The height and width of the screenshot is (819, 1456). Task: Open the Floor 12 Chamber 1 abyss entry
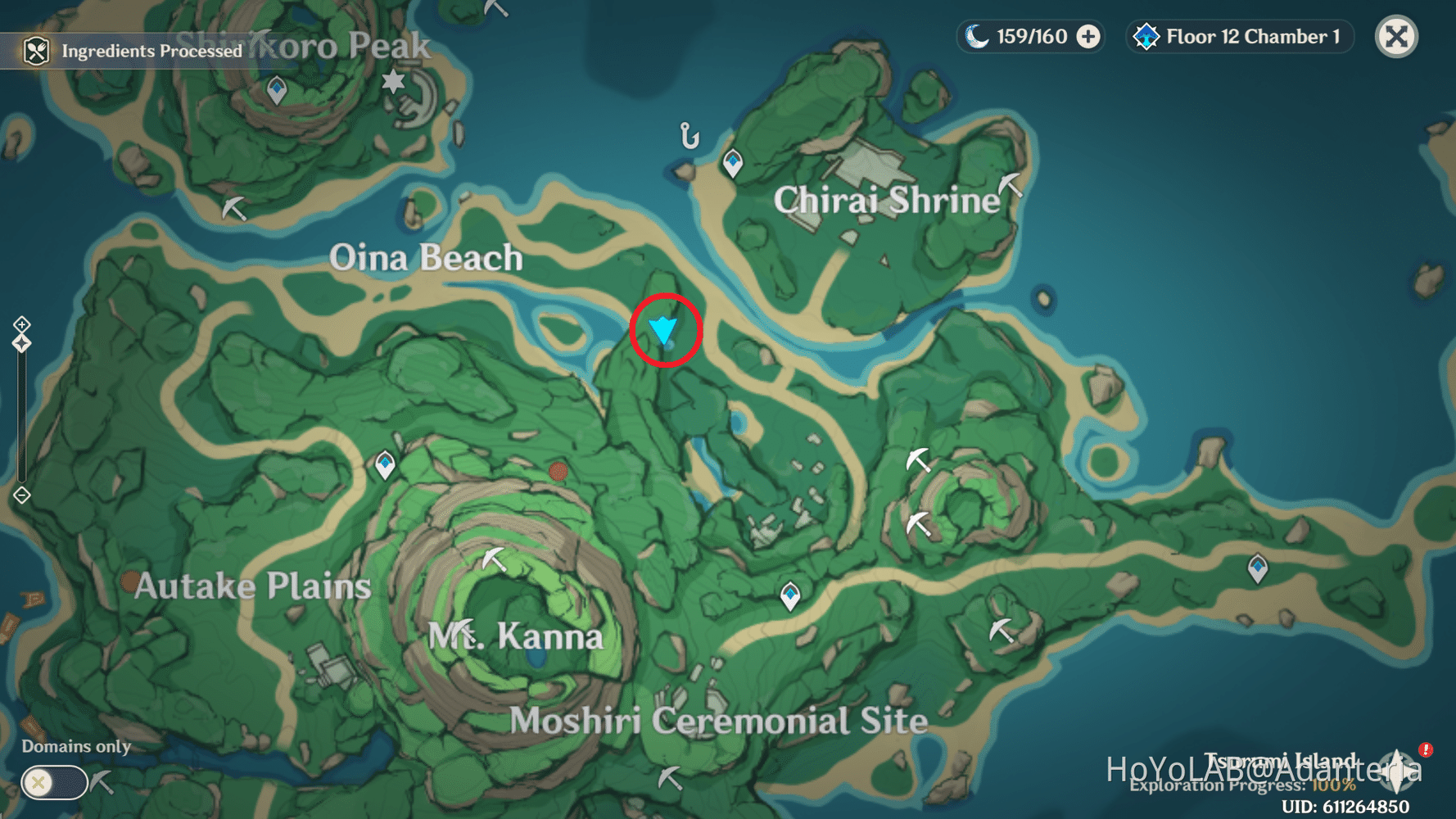tap(1238, 35)
